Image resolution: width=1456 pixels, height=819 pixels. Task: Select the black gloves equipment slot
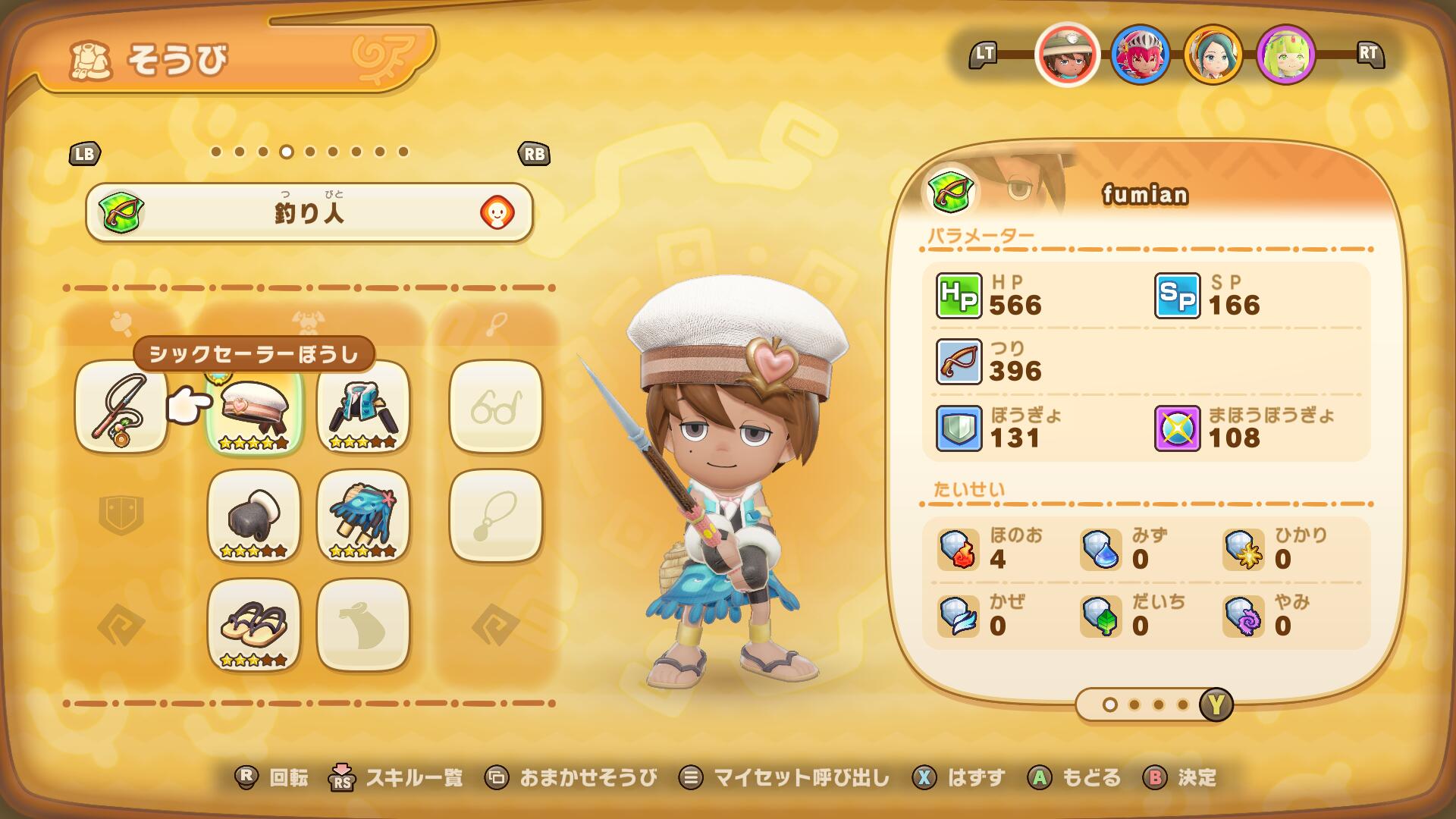click(x=254, y=516)
